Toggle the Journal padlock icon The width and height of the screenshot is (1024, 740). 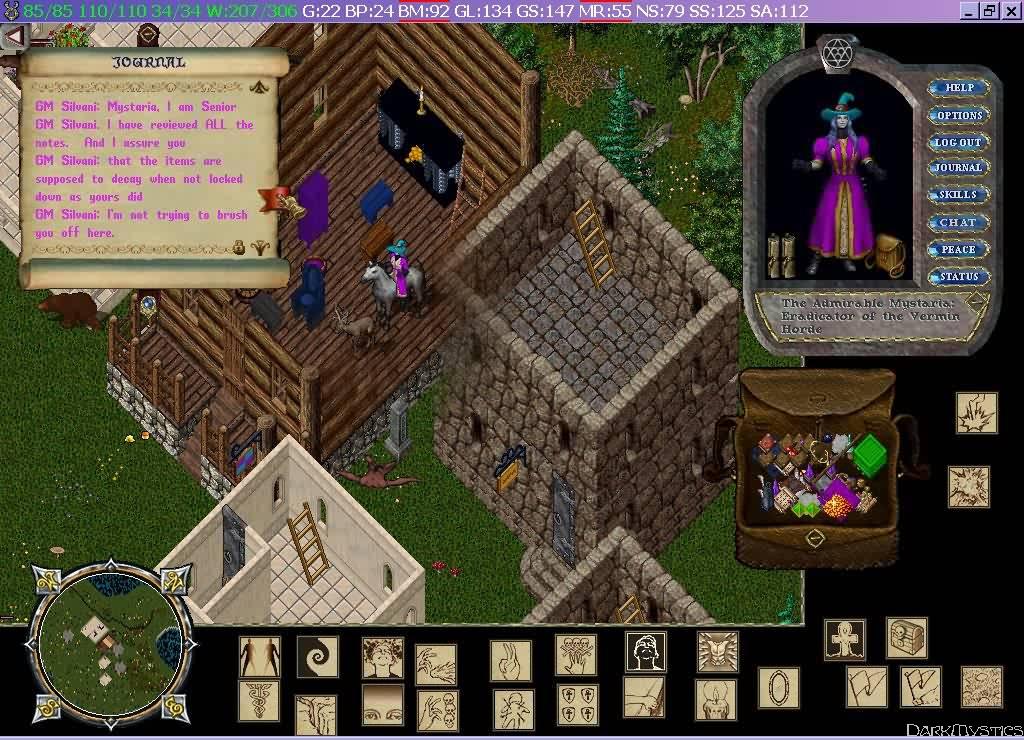240,247
